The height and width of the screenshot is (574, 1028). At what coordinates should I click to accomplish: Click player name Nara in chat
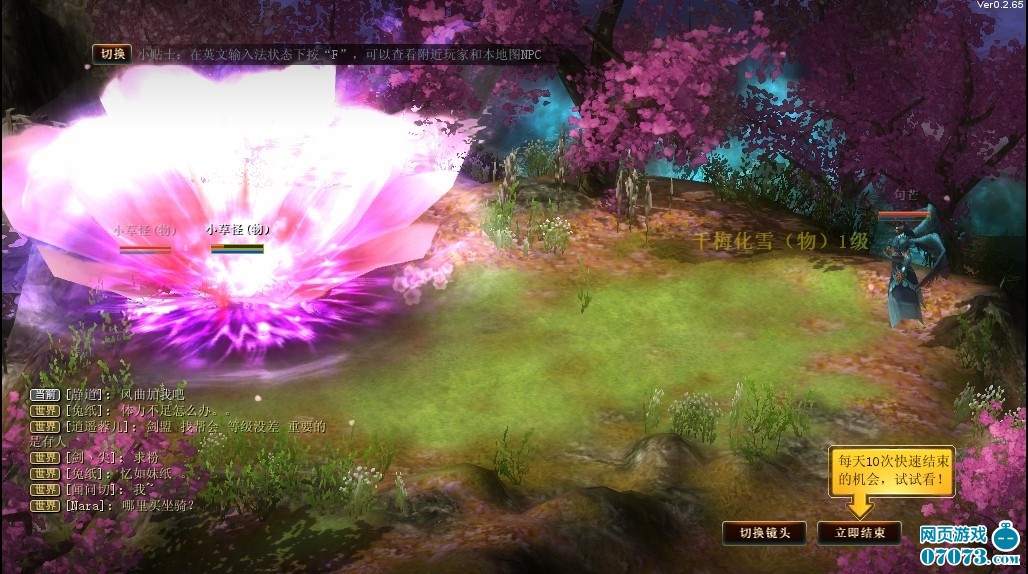click(84, 506)
